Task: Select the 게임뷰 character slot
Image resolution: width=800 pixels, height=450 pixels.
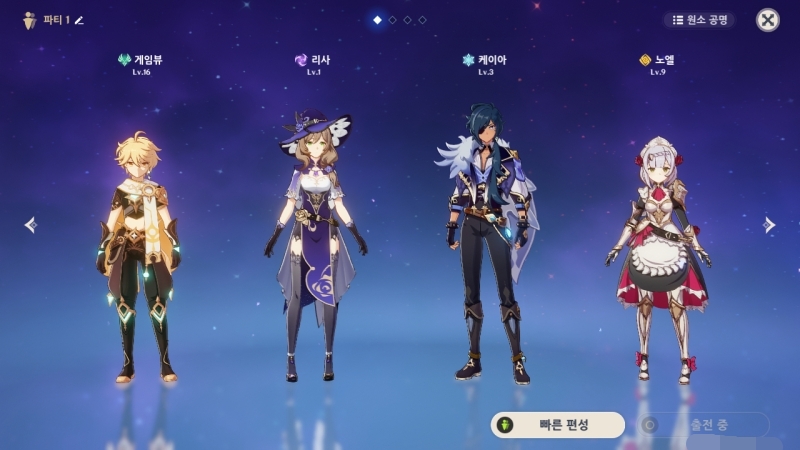Action: point(139,255)
